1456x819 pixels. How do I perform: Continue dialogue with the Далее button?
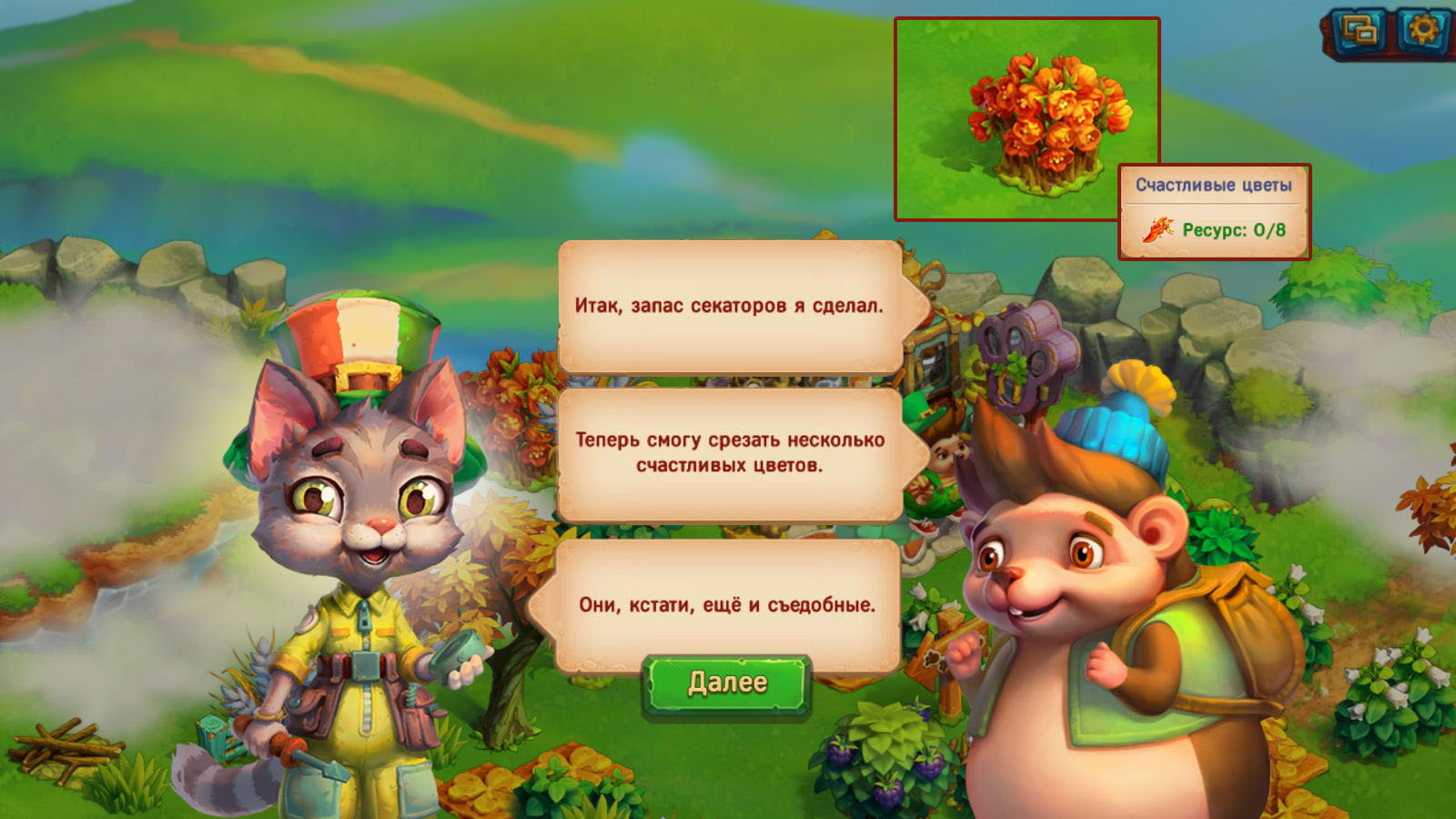coord(726,683)
